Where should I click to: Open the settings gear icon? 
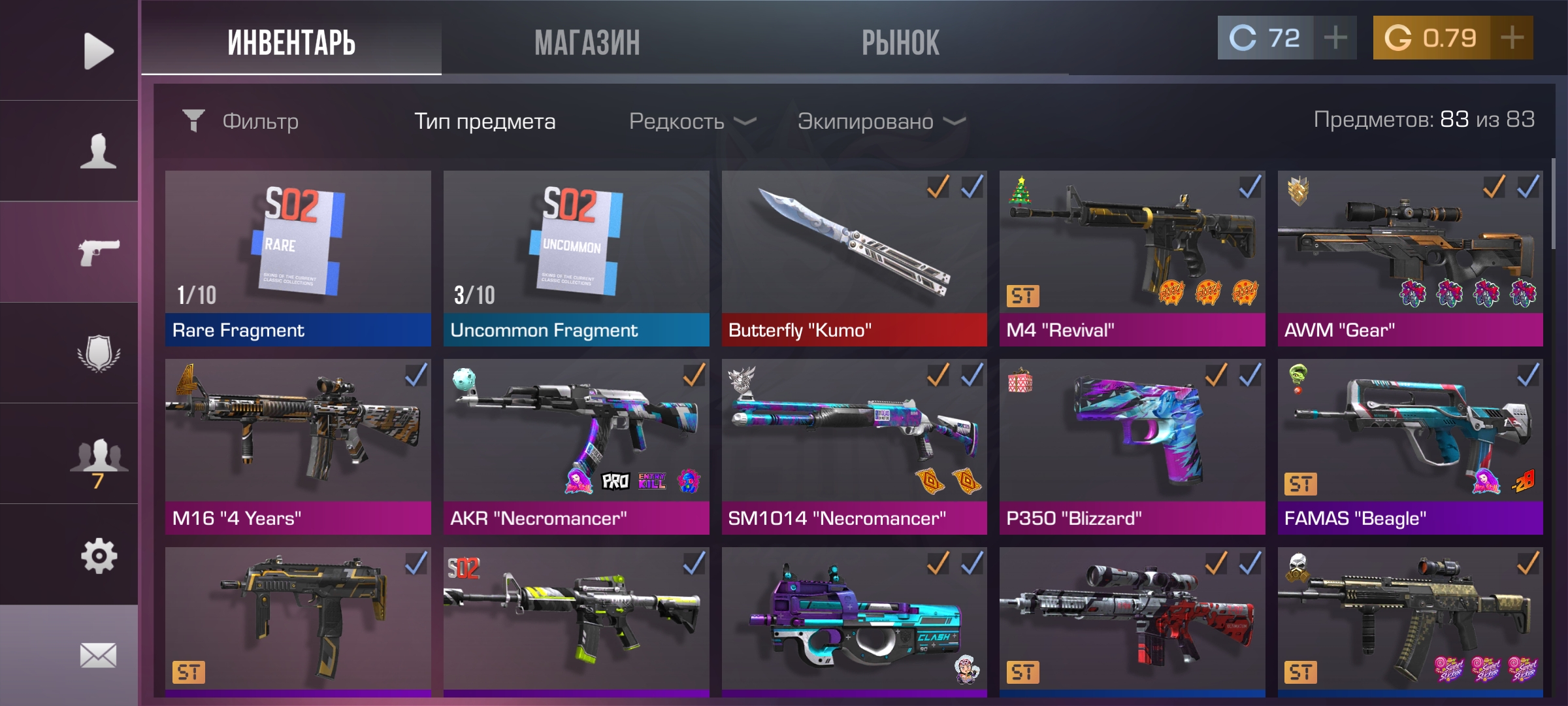click(x=98, y=556)
